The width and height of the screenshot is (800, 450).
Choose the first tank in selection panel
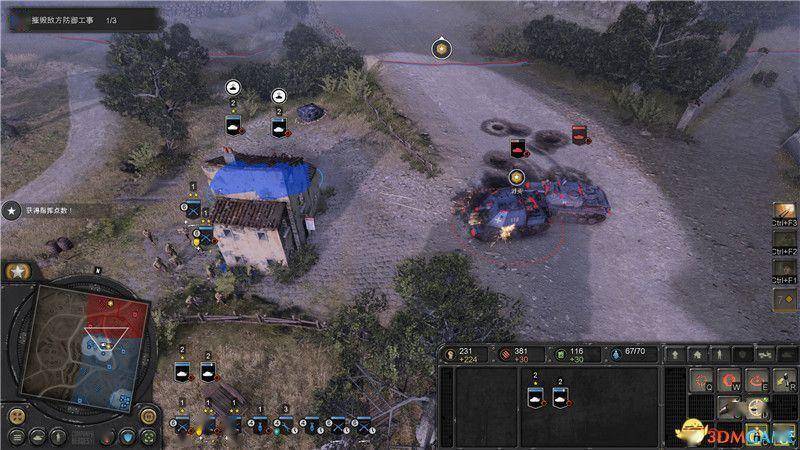click(x=533, y=396)
